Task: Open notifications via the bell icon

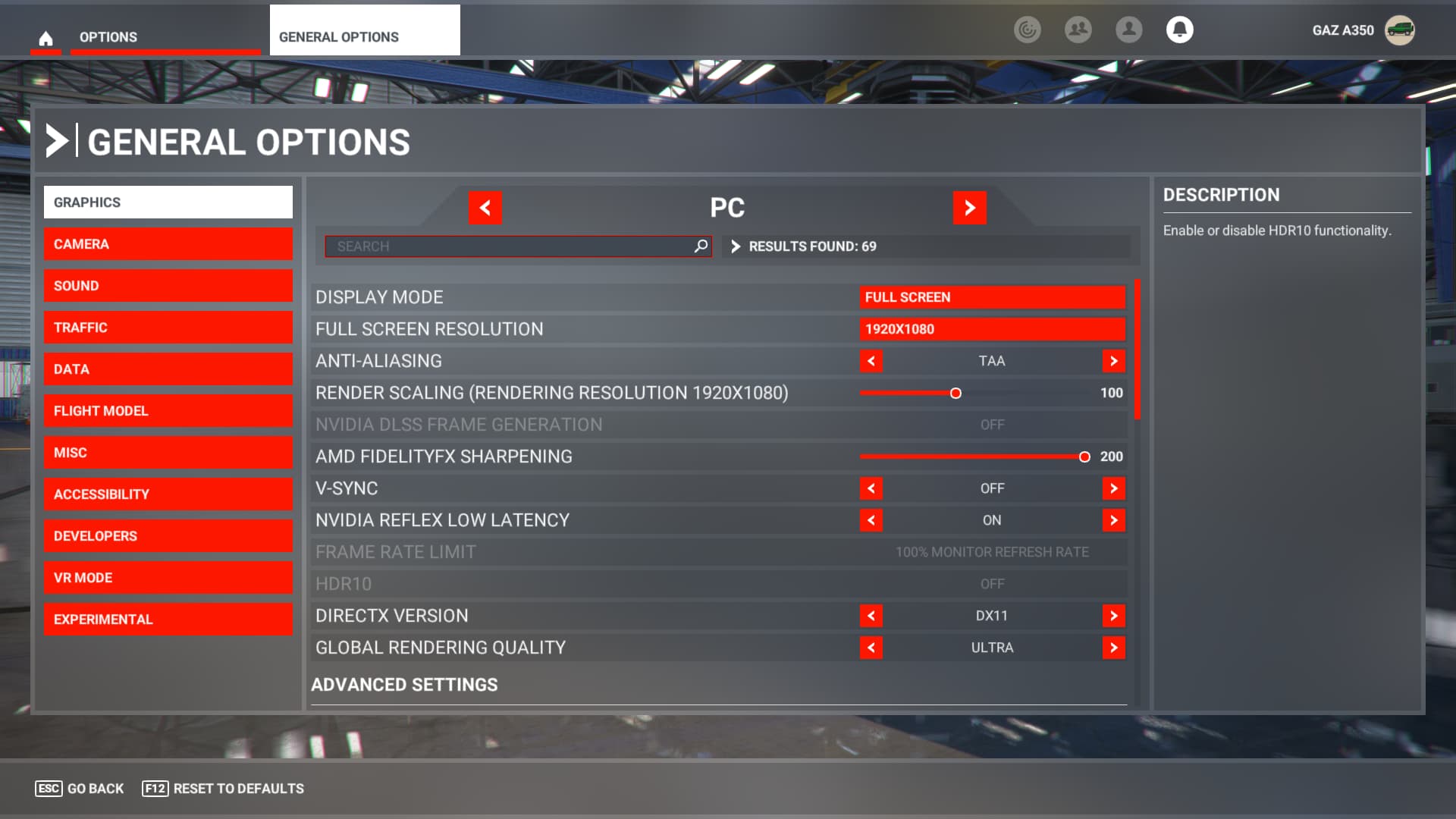Action: pos(1180,30)
